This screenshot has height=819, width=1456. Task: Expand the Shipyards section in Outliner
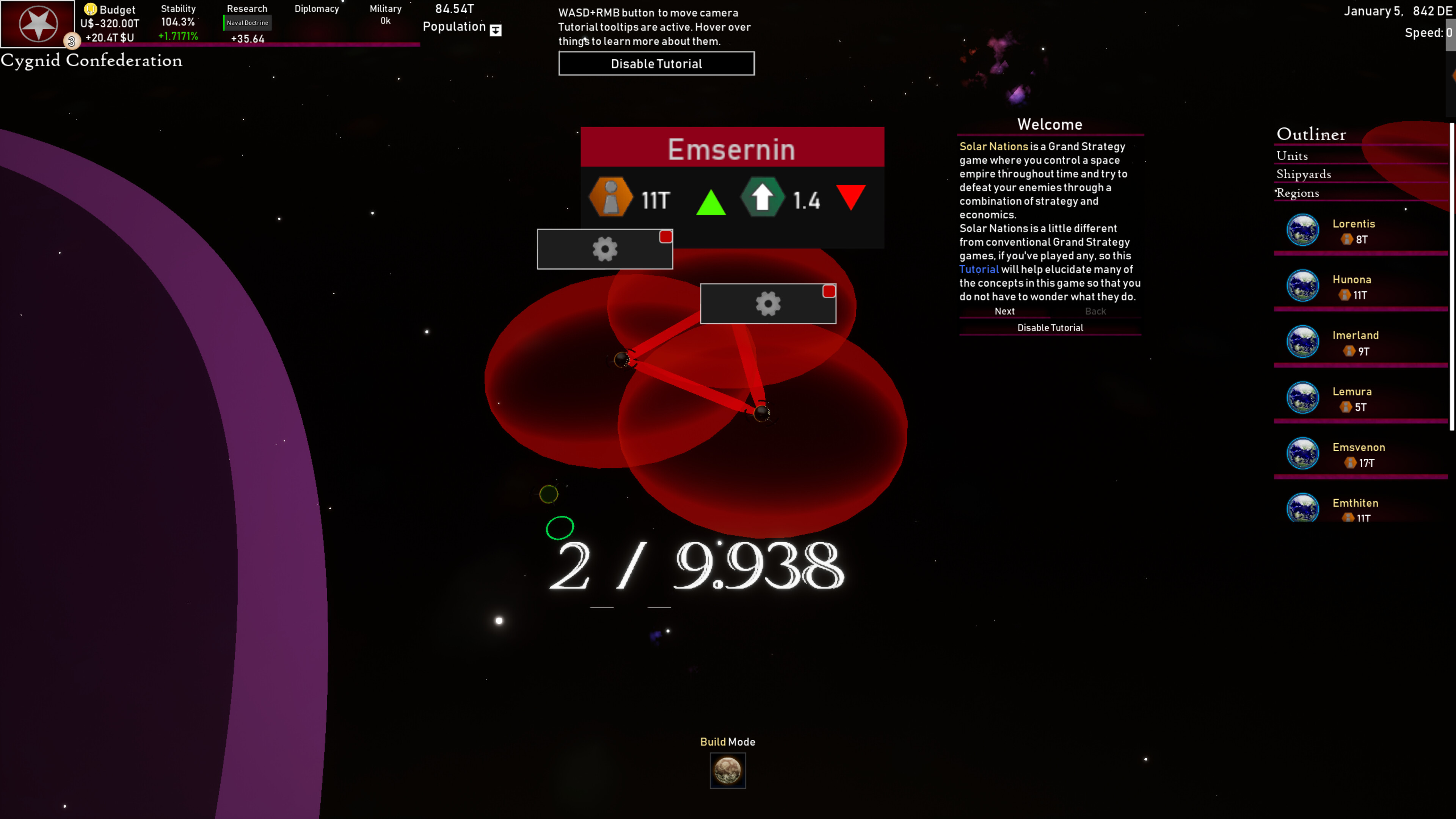(1304, 175)
